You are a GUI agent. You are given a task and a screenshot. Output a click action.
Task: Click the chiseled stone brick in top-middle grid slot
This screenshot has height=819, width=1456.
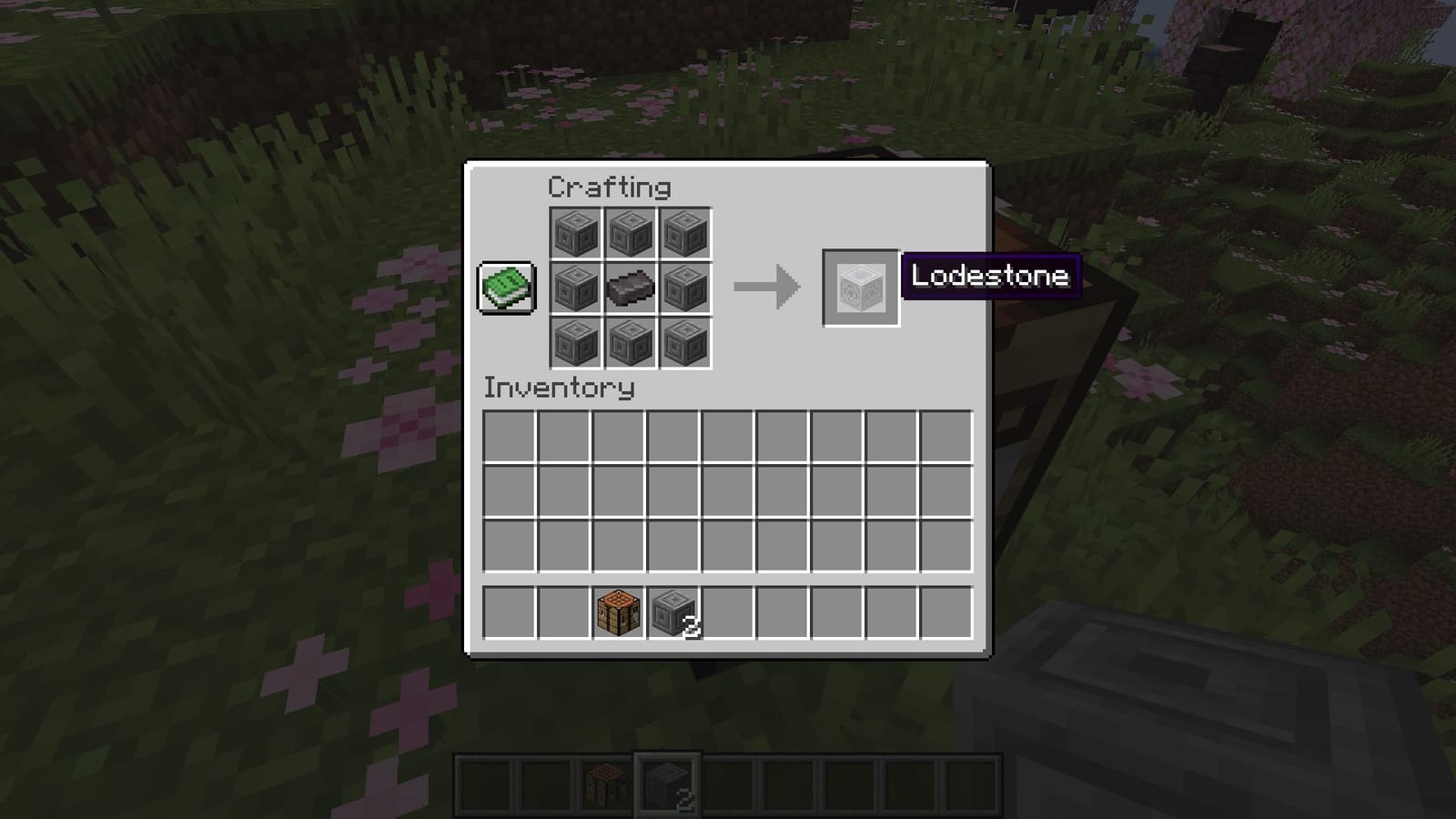[631, 233]
